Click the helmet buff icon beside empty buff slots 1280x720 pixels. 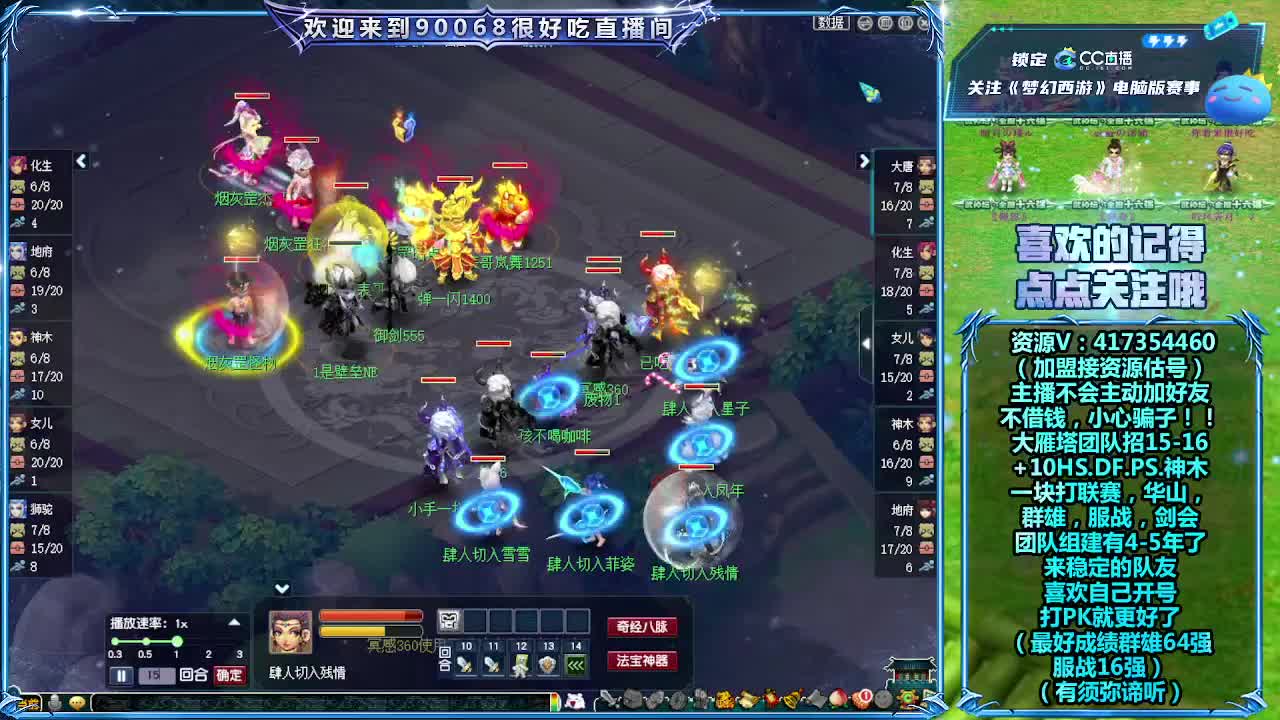click(x=448, y=620)
